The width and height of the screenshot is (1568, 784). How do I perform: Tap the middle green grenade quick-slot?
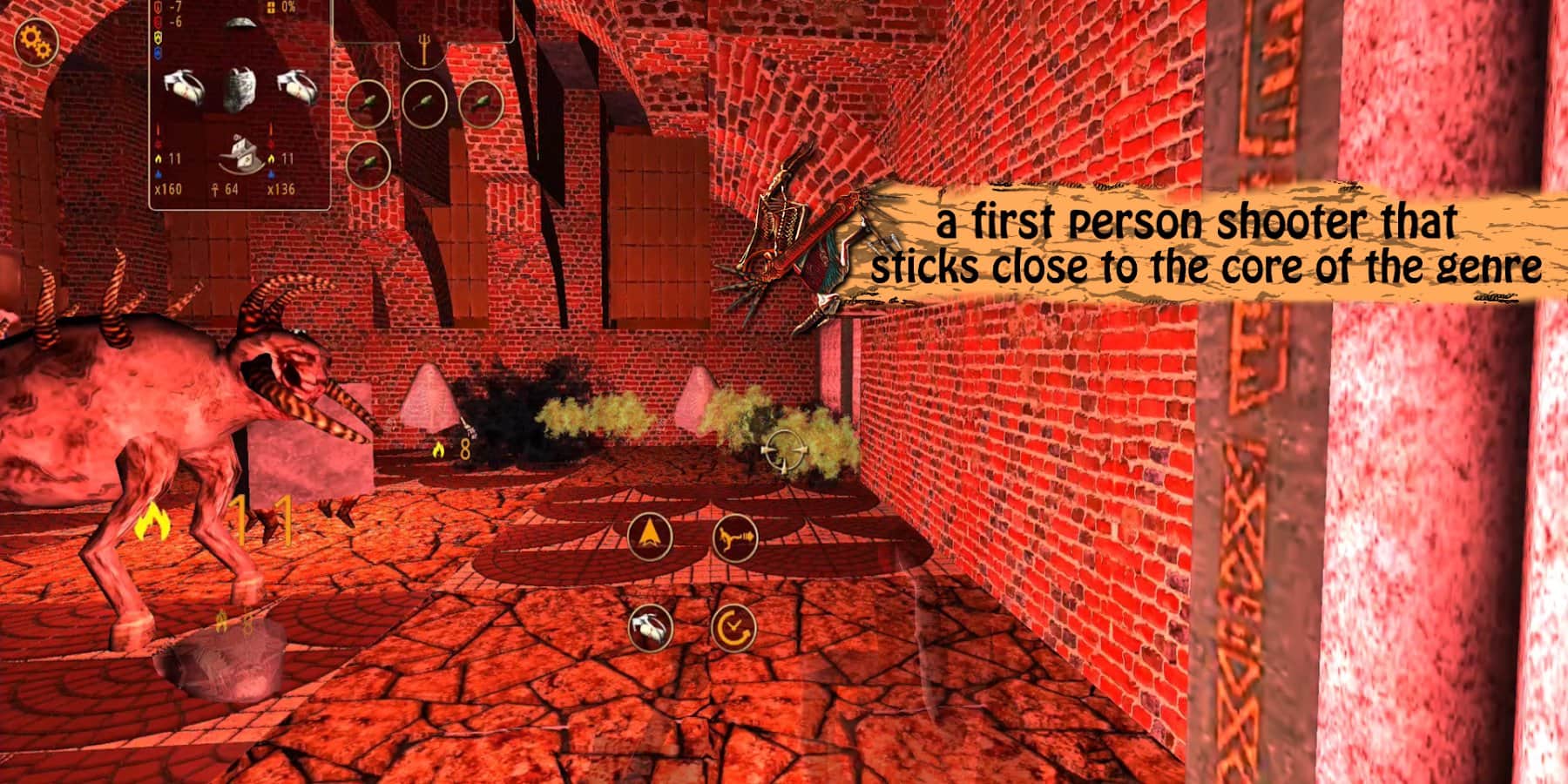point(426,104)
